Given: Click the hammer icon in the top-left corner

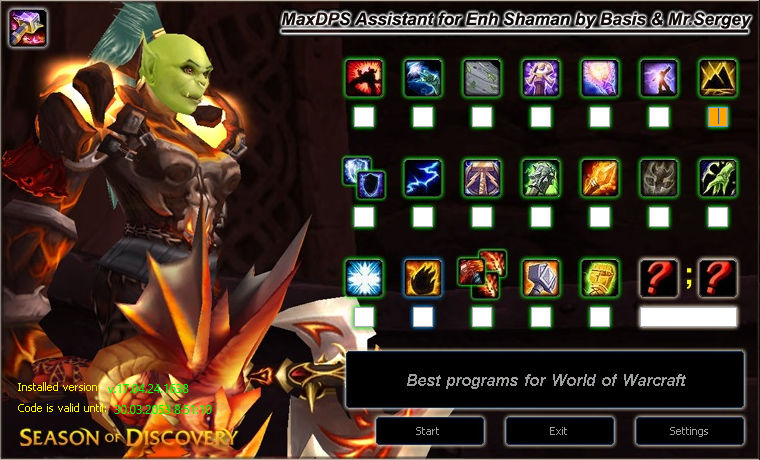Looking at the screenshot, I should point(28,27).
